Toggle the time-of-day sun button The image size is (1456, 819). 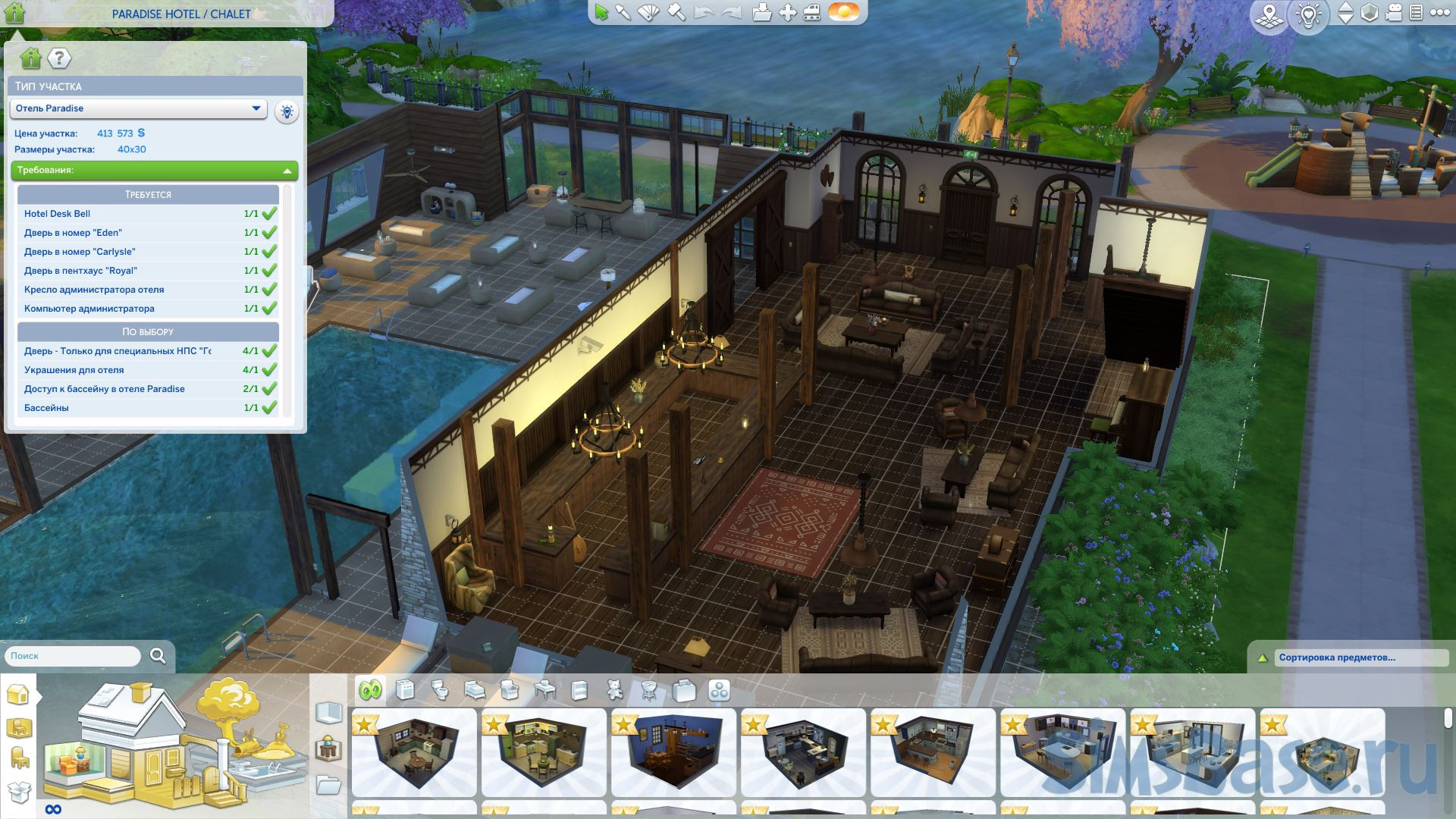[x=843, y=13]
